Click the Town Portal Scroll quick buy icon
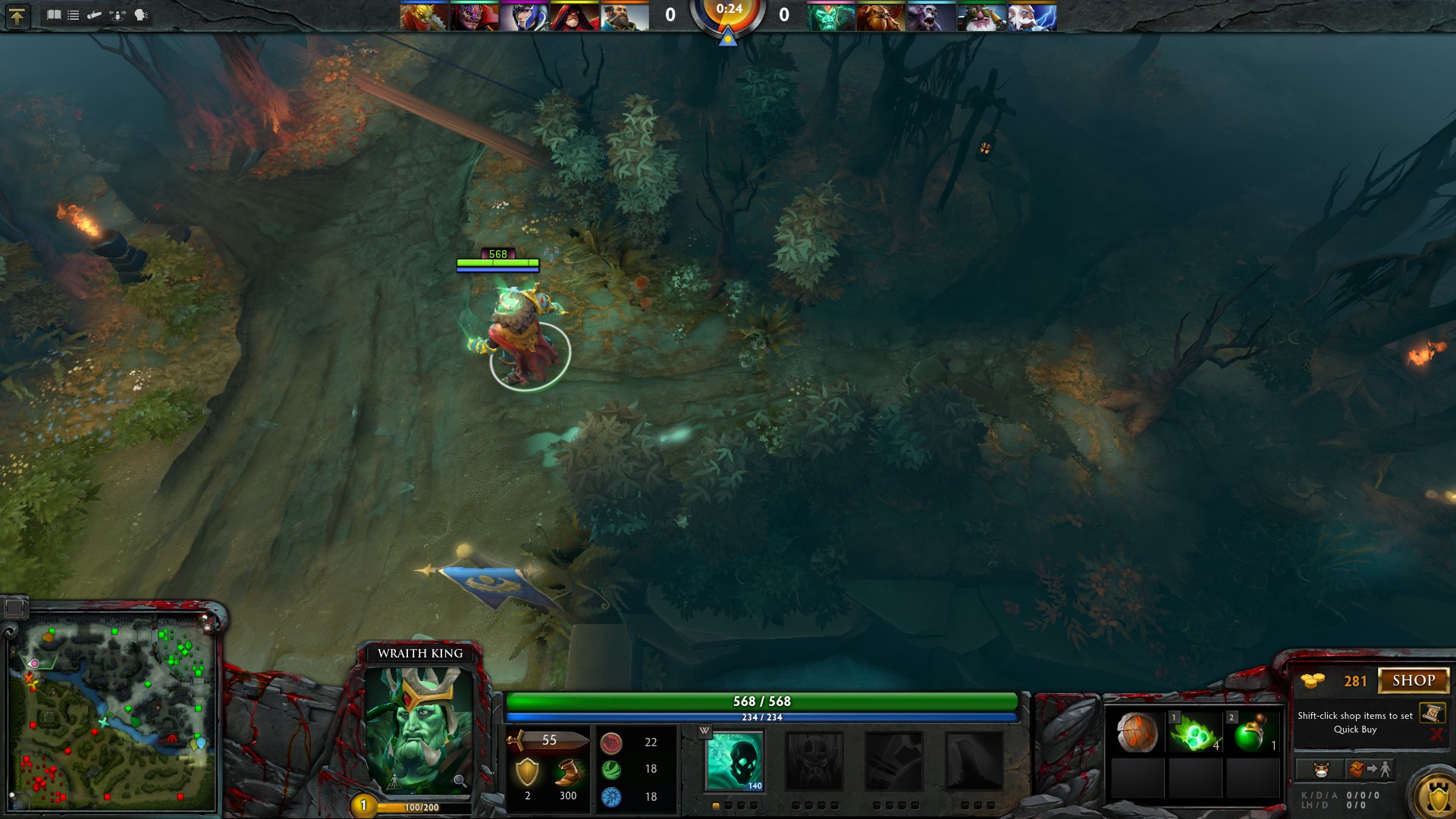1456x819 pixels. click(x=1432, y=713)
